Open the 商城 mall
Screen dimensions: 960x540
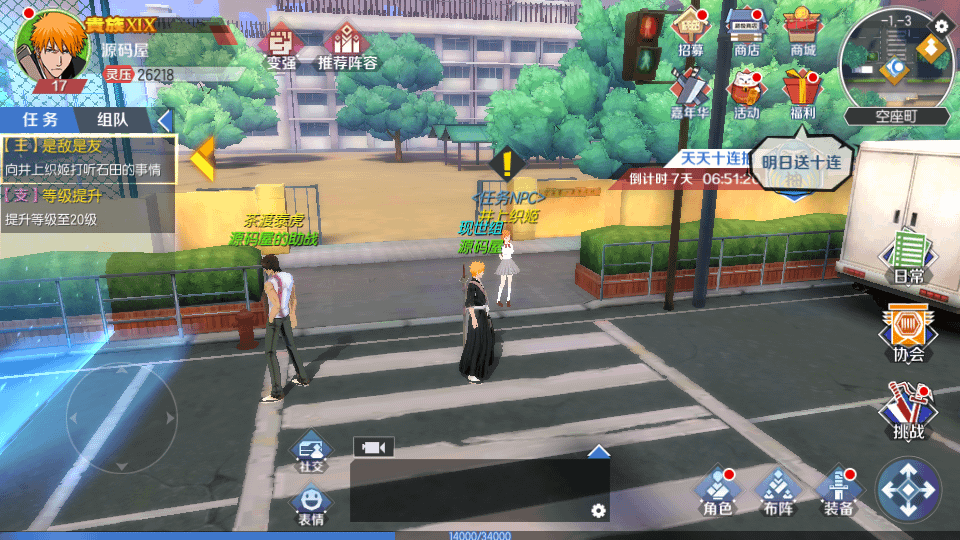802,32
